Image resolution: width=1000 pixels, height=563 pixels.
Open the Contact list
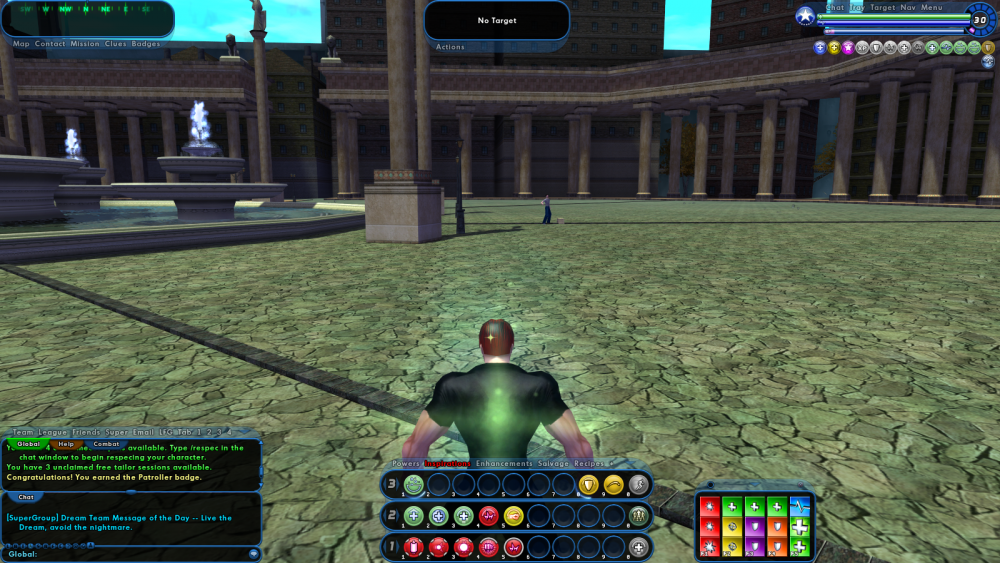[50, 44]
